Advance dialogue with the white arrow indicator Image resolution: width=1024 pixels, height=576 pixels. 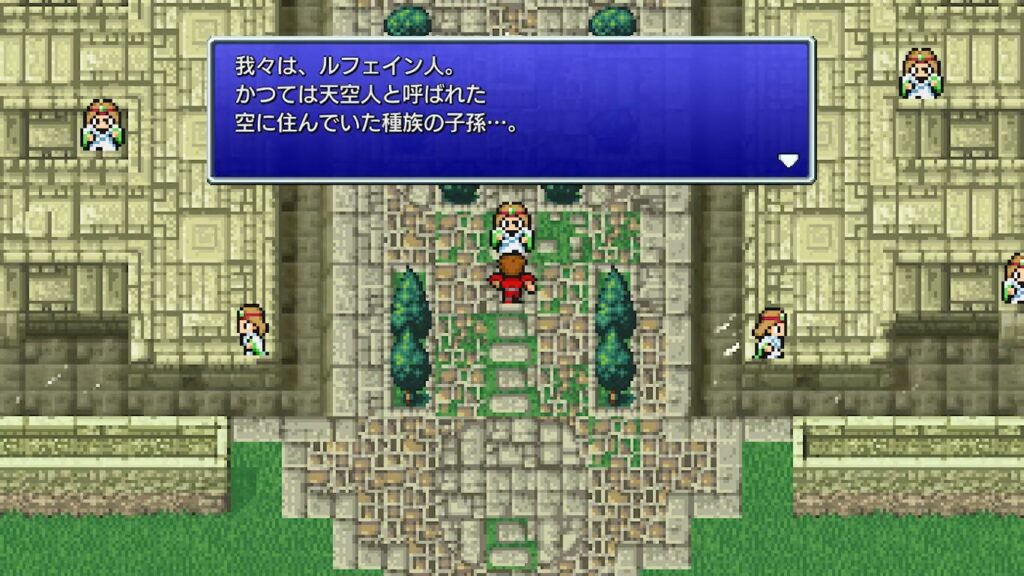789,160
